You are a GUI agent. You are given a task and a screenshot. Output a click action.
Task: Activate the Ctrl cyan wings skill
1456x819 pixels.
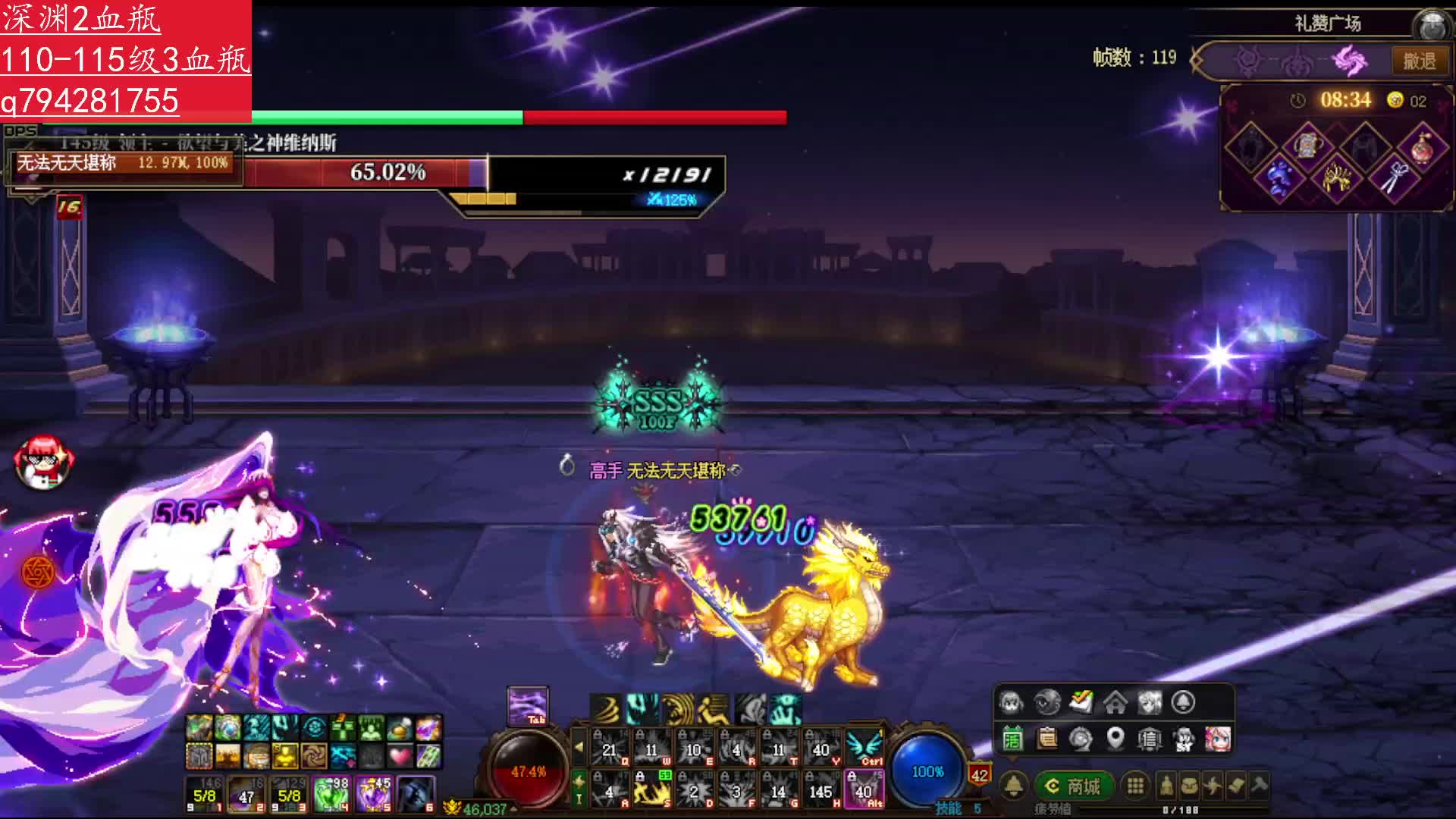[x=864, y=747]
